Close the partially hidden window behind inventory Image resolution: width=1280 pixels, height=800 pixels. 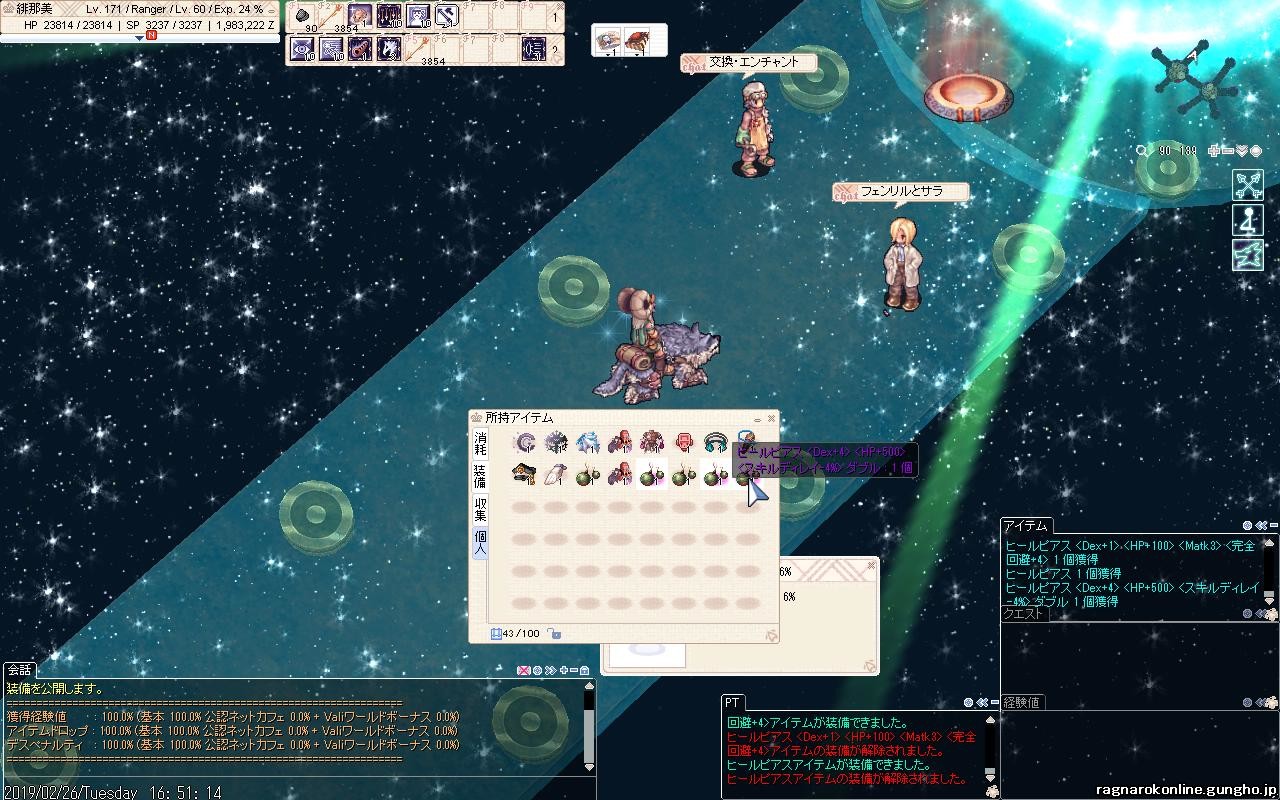coord(871,565)
